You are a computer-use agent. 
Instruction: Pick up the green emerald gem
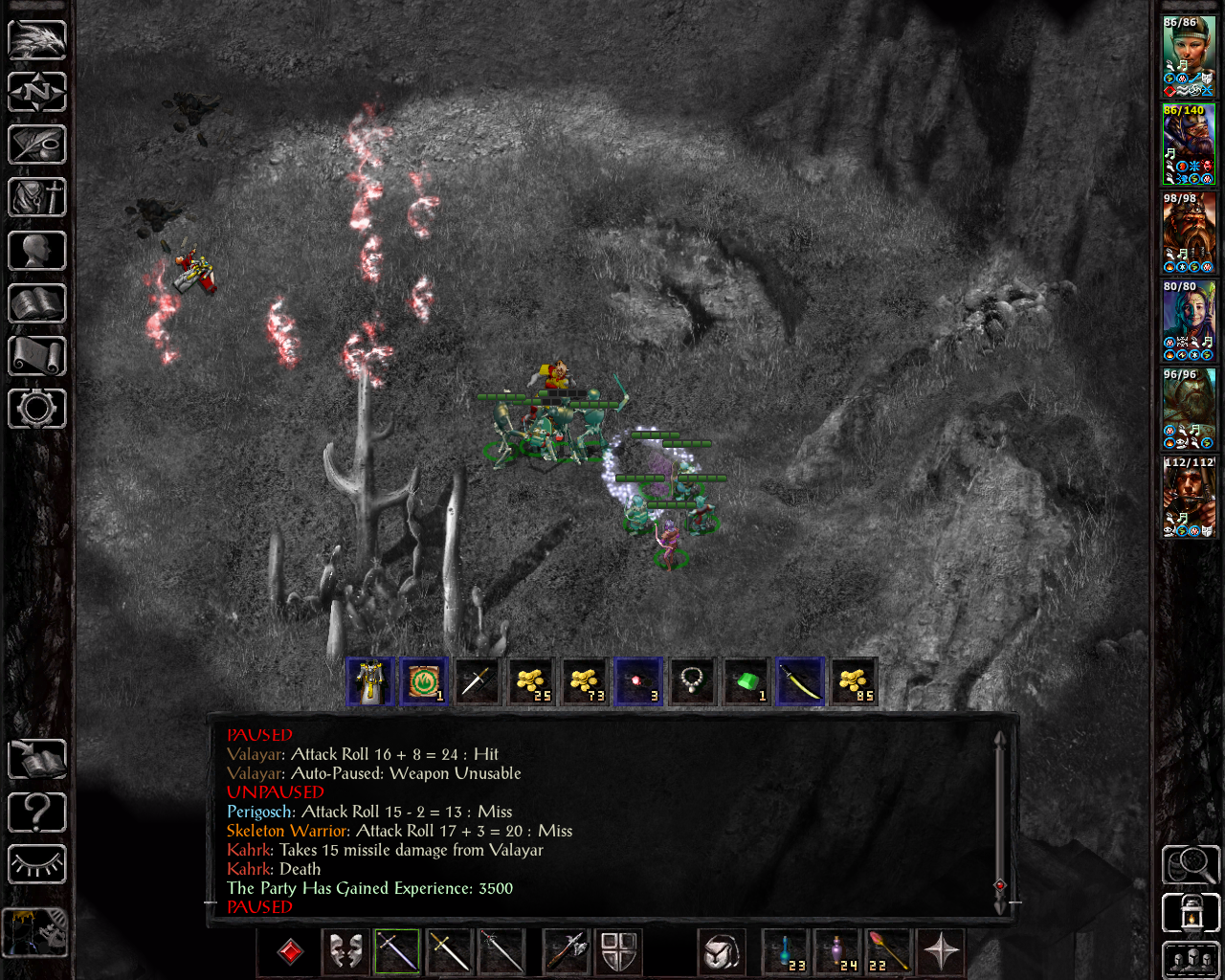746,682
